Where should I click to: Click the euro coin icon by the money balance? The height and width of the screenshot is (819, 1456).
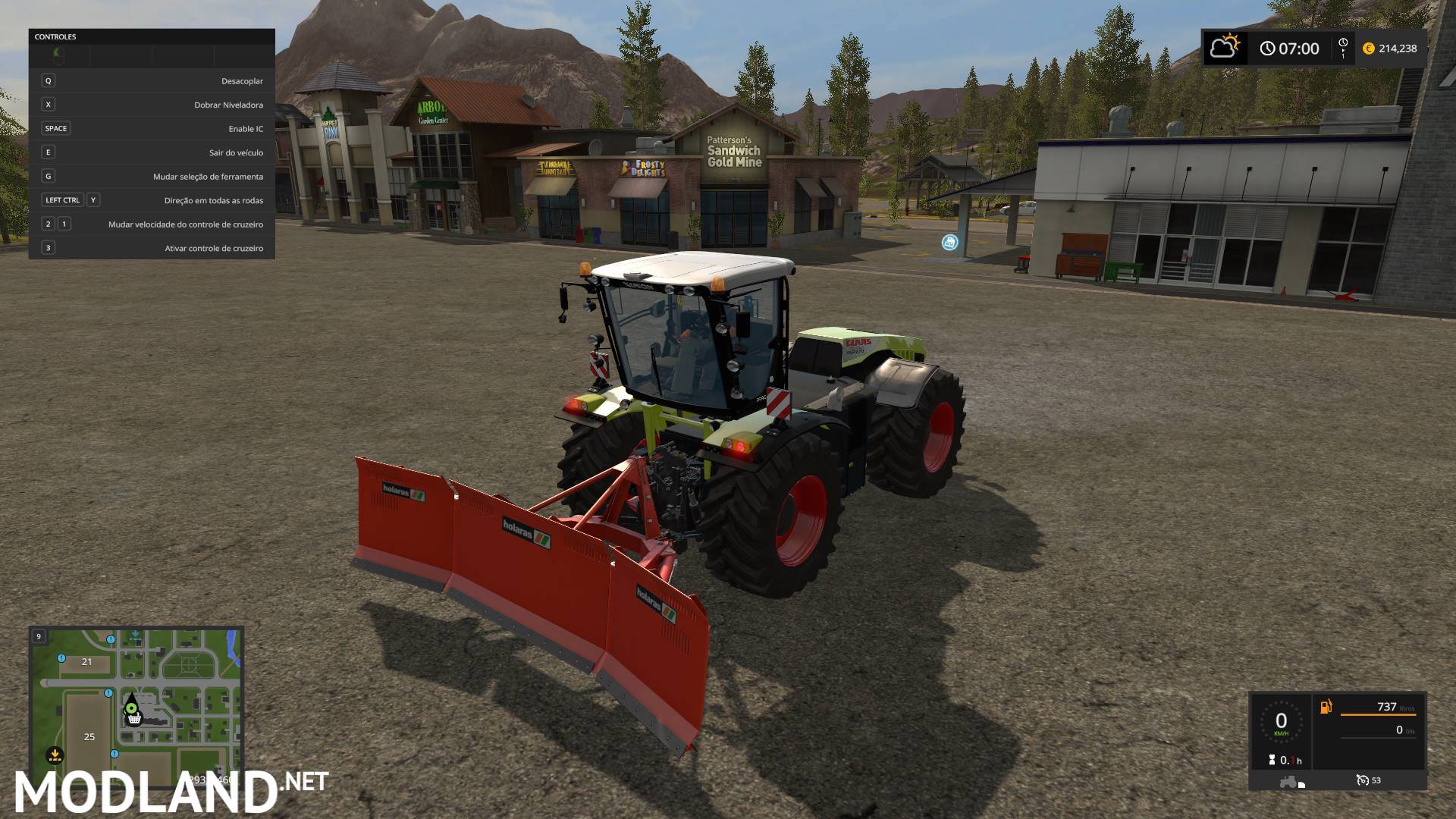pyautogui.click(x=1368, y=48)
